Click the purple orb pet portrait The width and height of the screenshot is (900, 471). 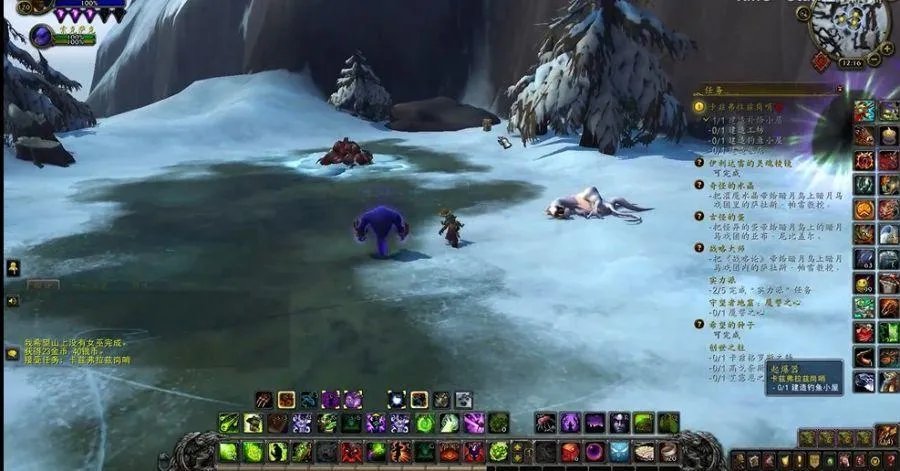(42, 36)
